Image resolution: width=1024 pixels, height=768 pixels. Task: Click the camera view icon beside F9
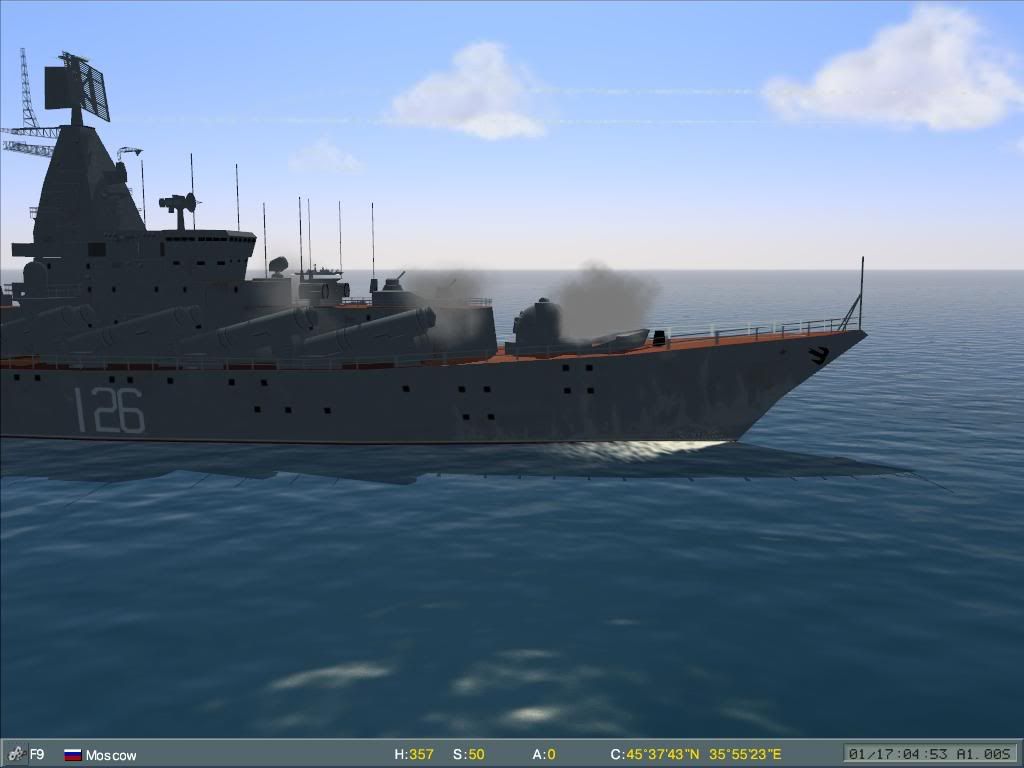click(x=15, y=755)
